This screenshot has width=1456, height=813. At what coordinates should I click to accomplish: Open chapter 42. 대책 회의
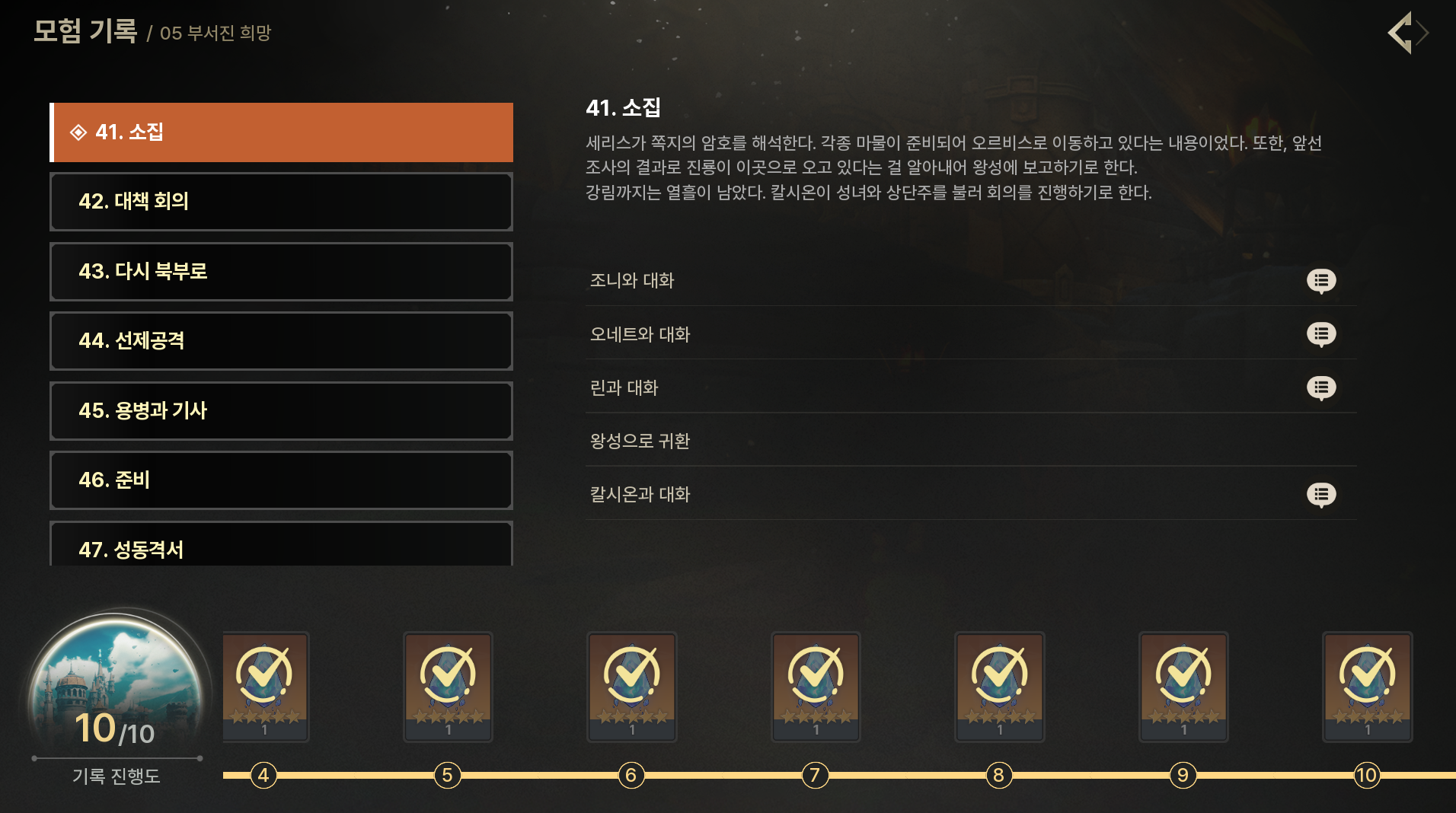coord(281,202)
